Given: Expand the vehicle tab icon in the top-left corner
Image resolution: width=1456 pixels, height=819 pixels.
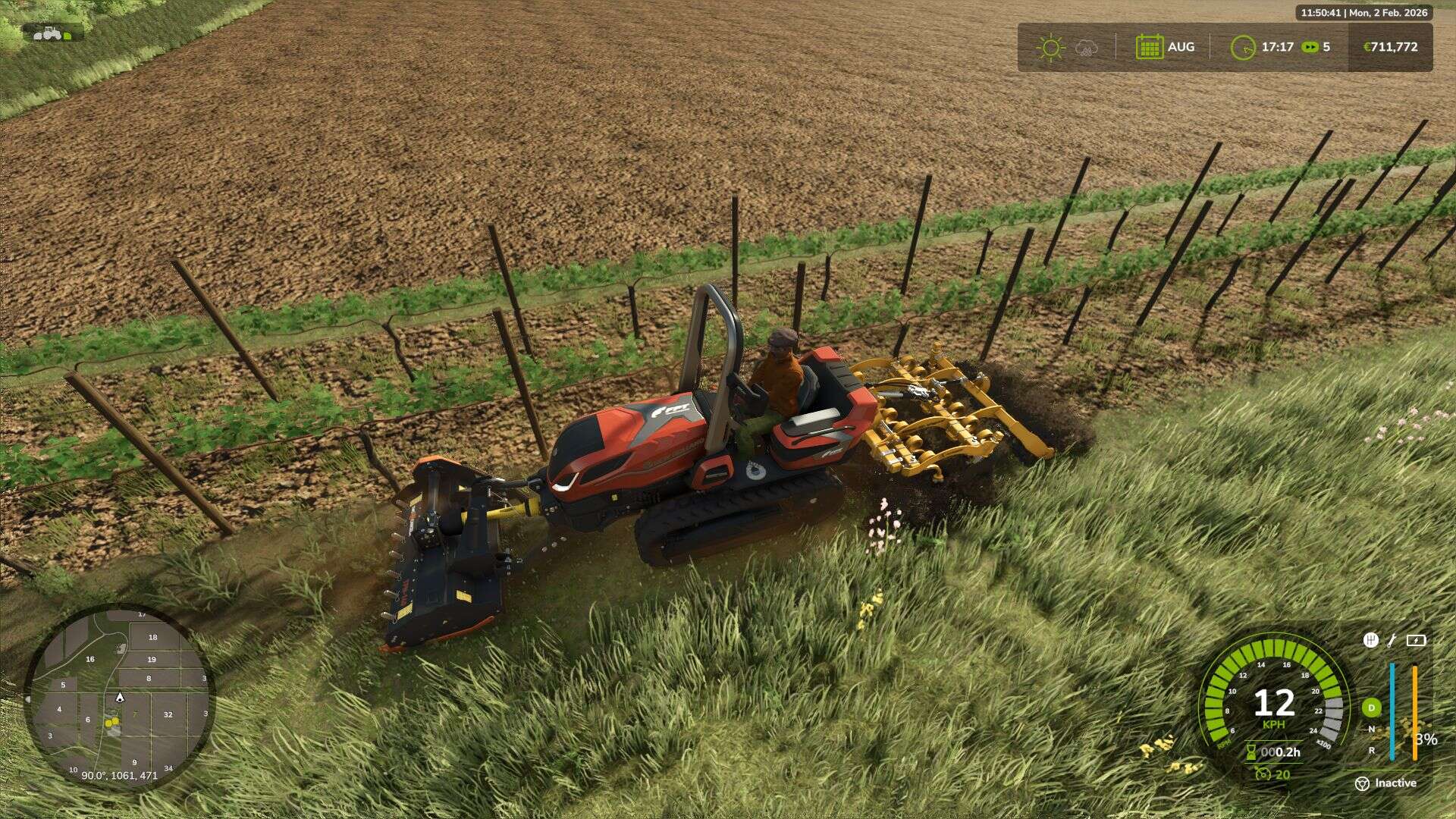Looking at the screenshot, I should coord(49,34).
